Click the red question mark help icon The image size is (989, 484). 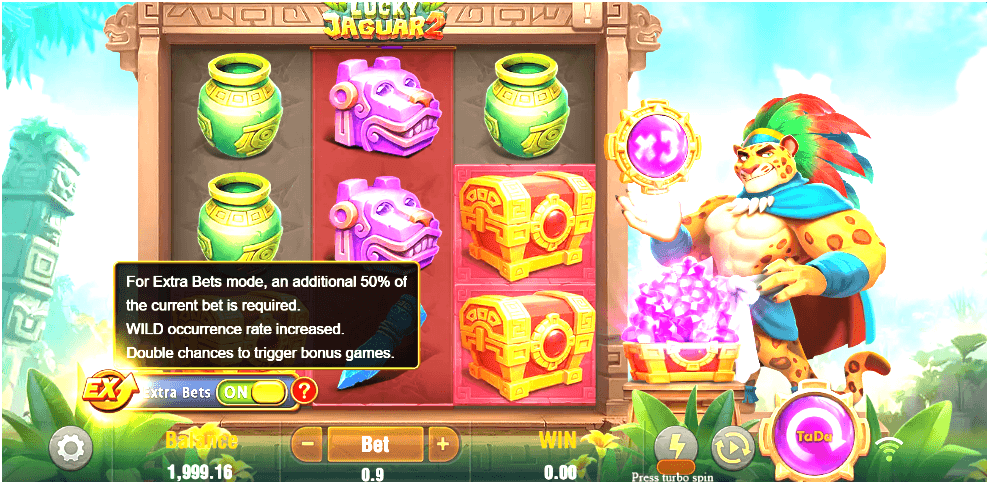pos(304,391)
